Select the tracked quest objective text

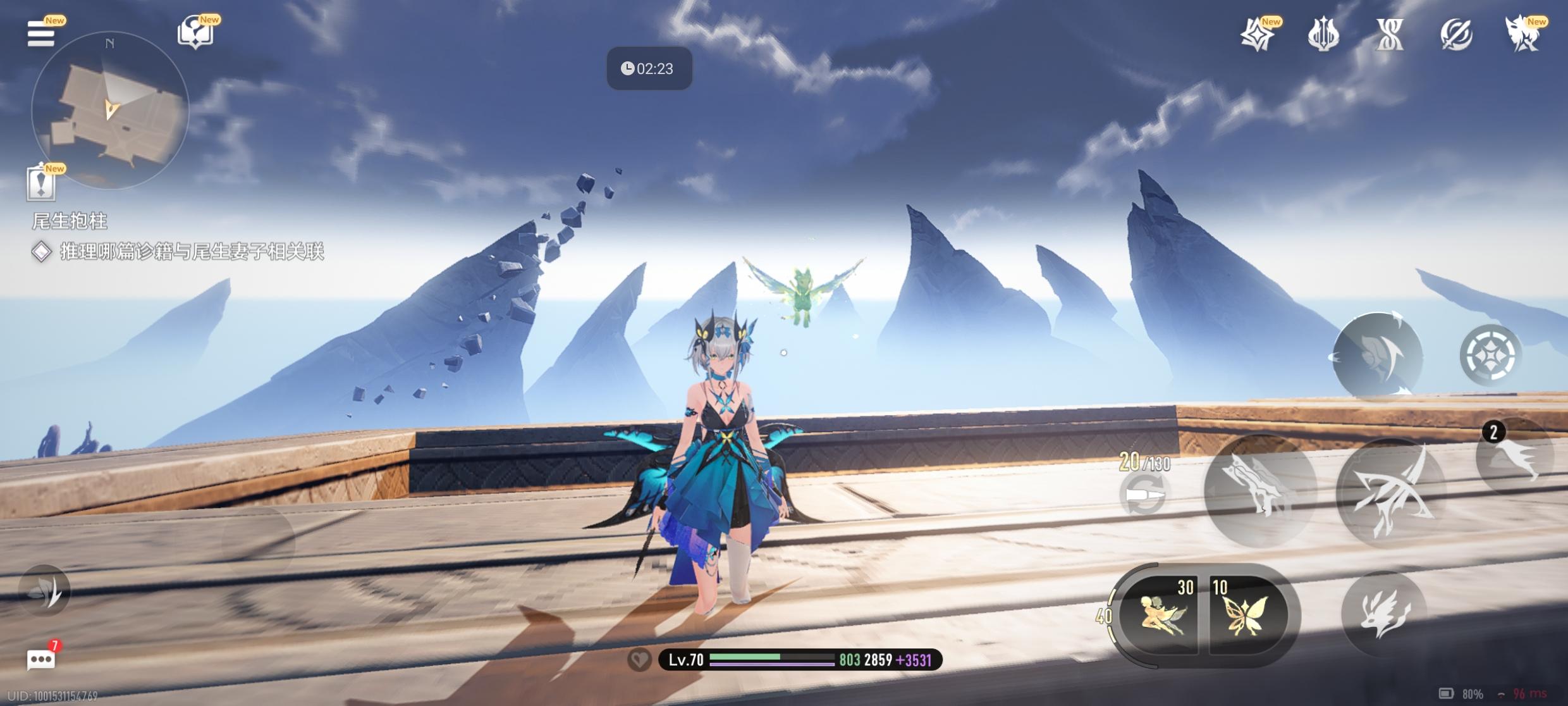[191, 252]
